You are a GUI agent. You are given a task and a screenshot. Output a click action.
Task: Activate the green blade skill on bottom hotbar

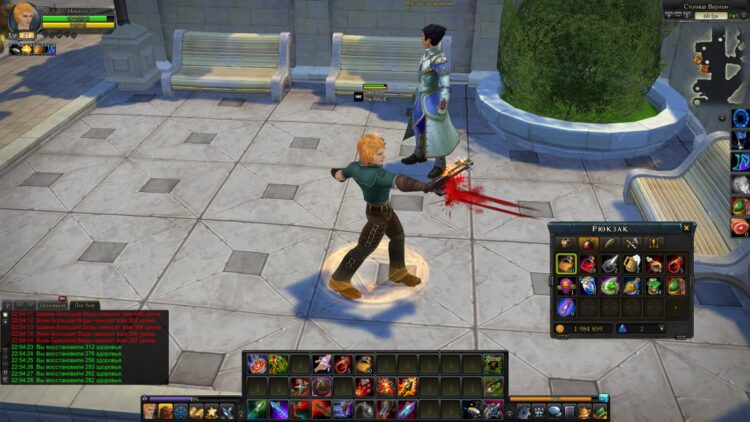pyautogui.click(x=256, y=409)
